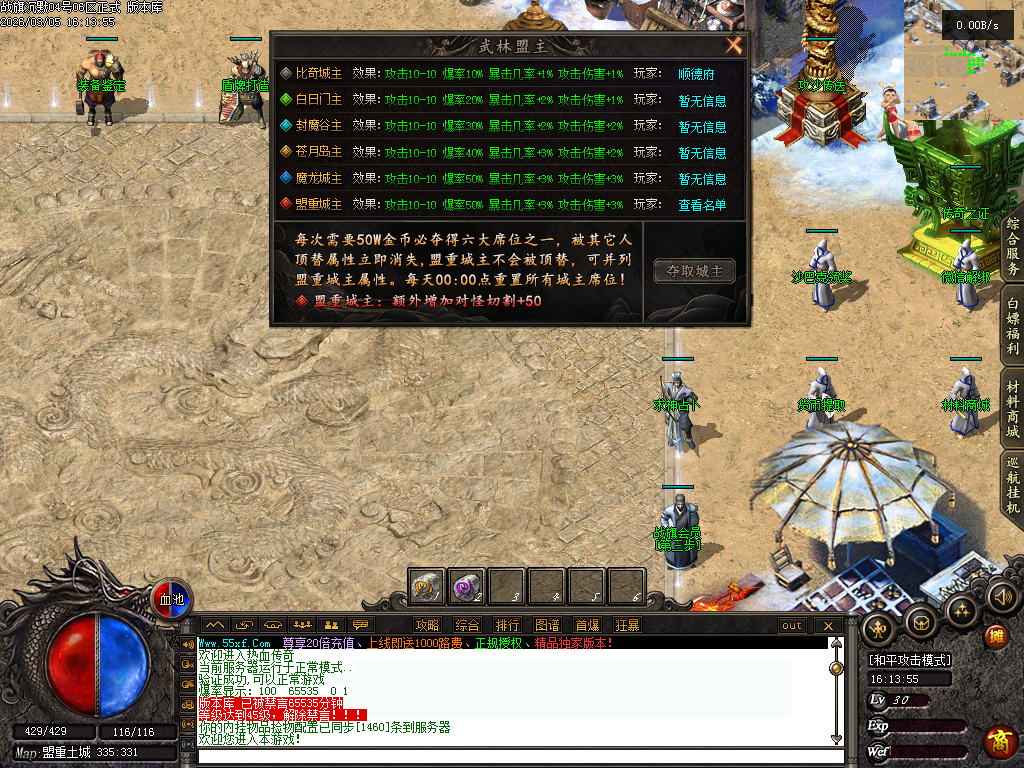Screen dimensions: 1024x768
Task: Open the 商 shop button
Action: coord(997,741)
